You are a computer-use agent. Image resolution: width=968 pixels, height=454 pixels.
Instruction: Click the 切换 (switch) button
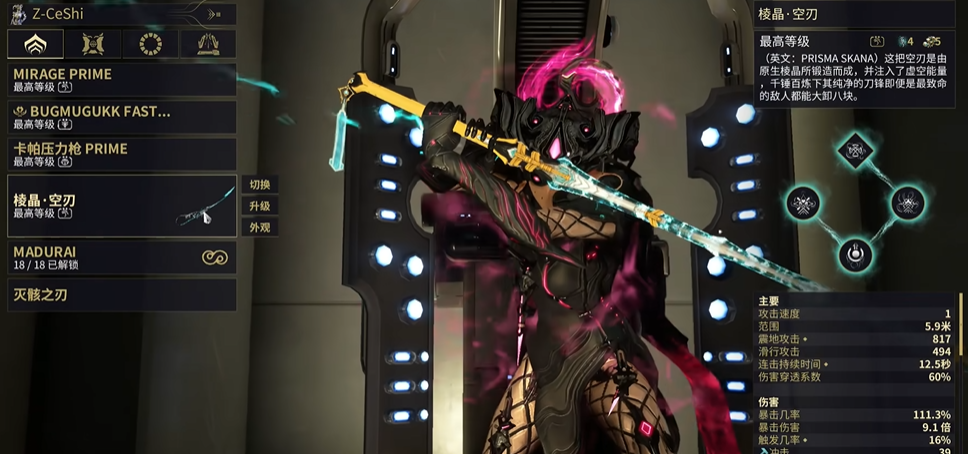tap(260, 185)
